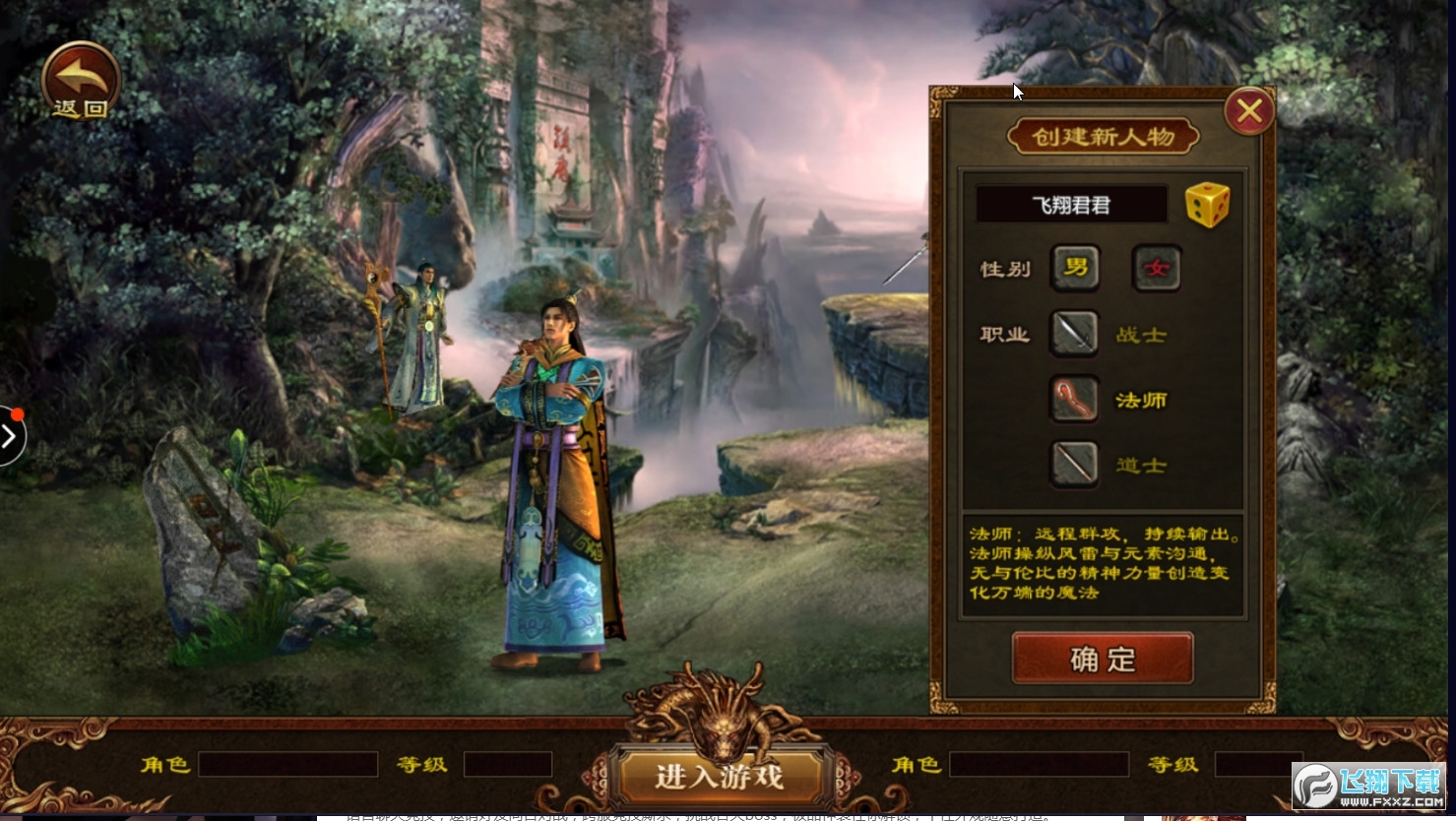Select 女 female gender option
The image size is (1456, 821).
[1156, 268]
